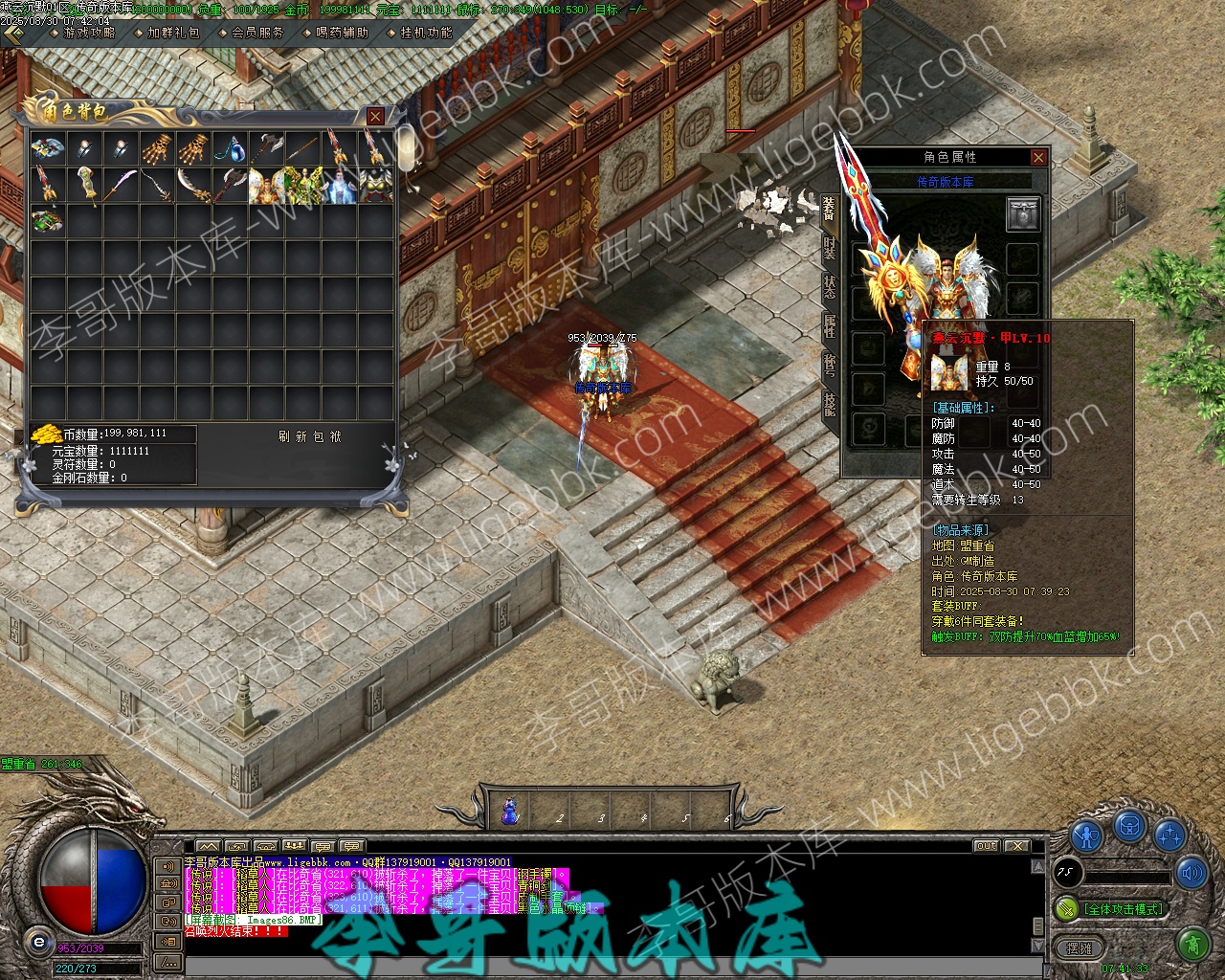The height and width of the screenshot is (980, 1225).
Task: Switch to the 技能 skills tab
Action: [829, 404]
